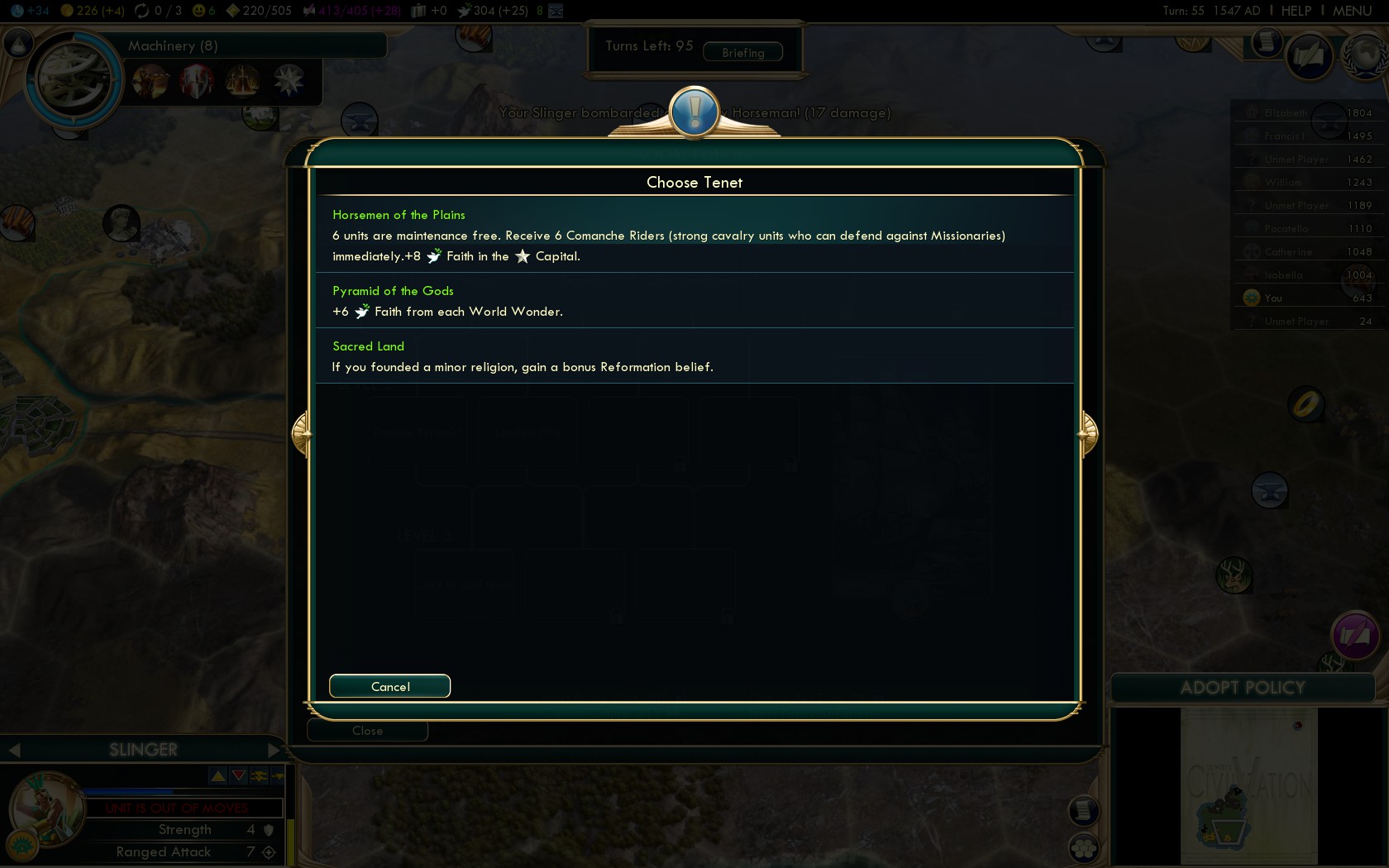Pick the Sacred Land tenet
Screen dimensions: 1389x868
tap(694, 356)
